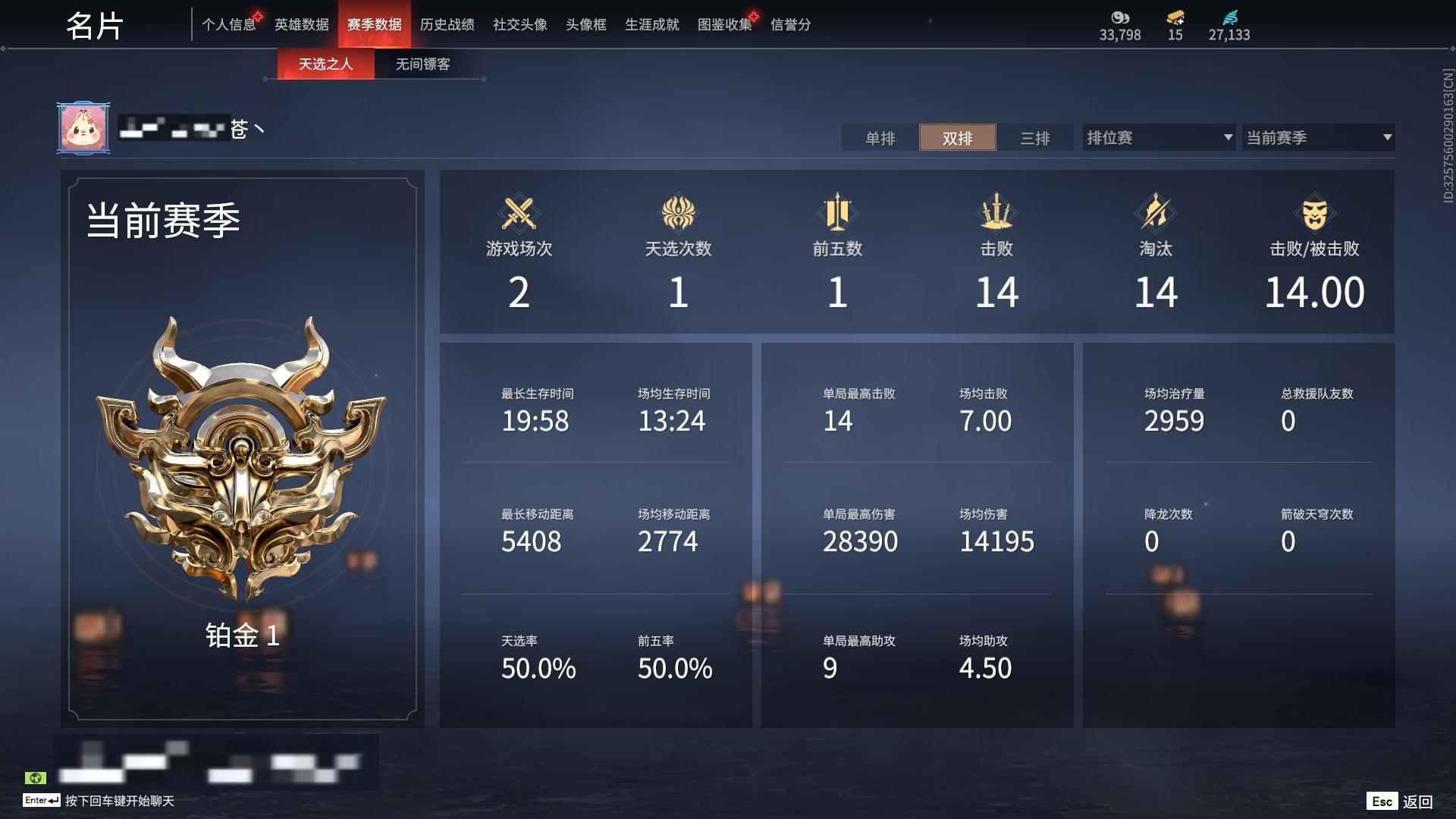Click the 击败/被击败 mask icon
The width and height of the screenshot is (1456, 819).
[x=1315, y=215]
